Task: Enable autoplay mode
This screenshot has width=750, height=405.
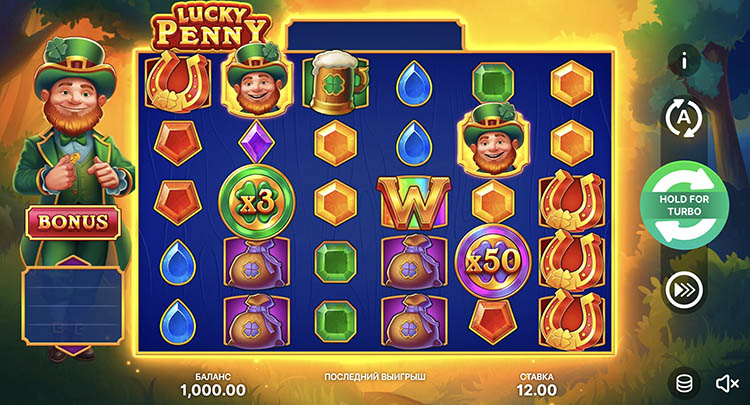Action: pyautogui.click(x=684, y=118)
